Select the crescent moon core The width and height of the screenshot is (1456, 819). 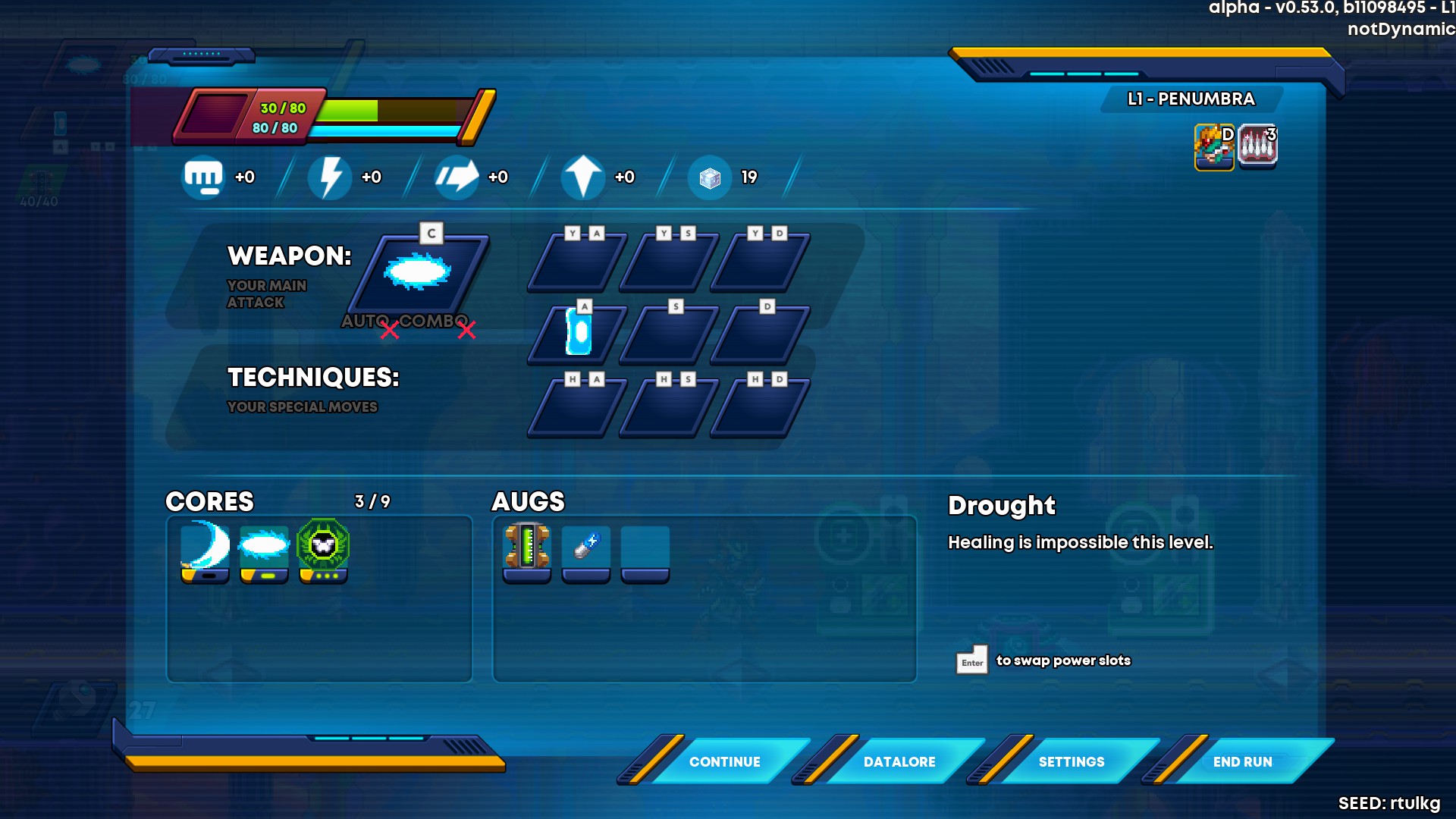point(205,548)
